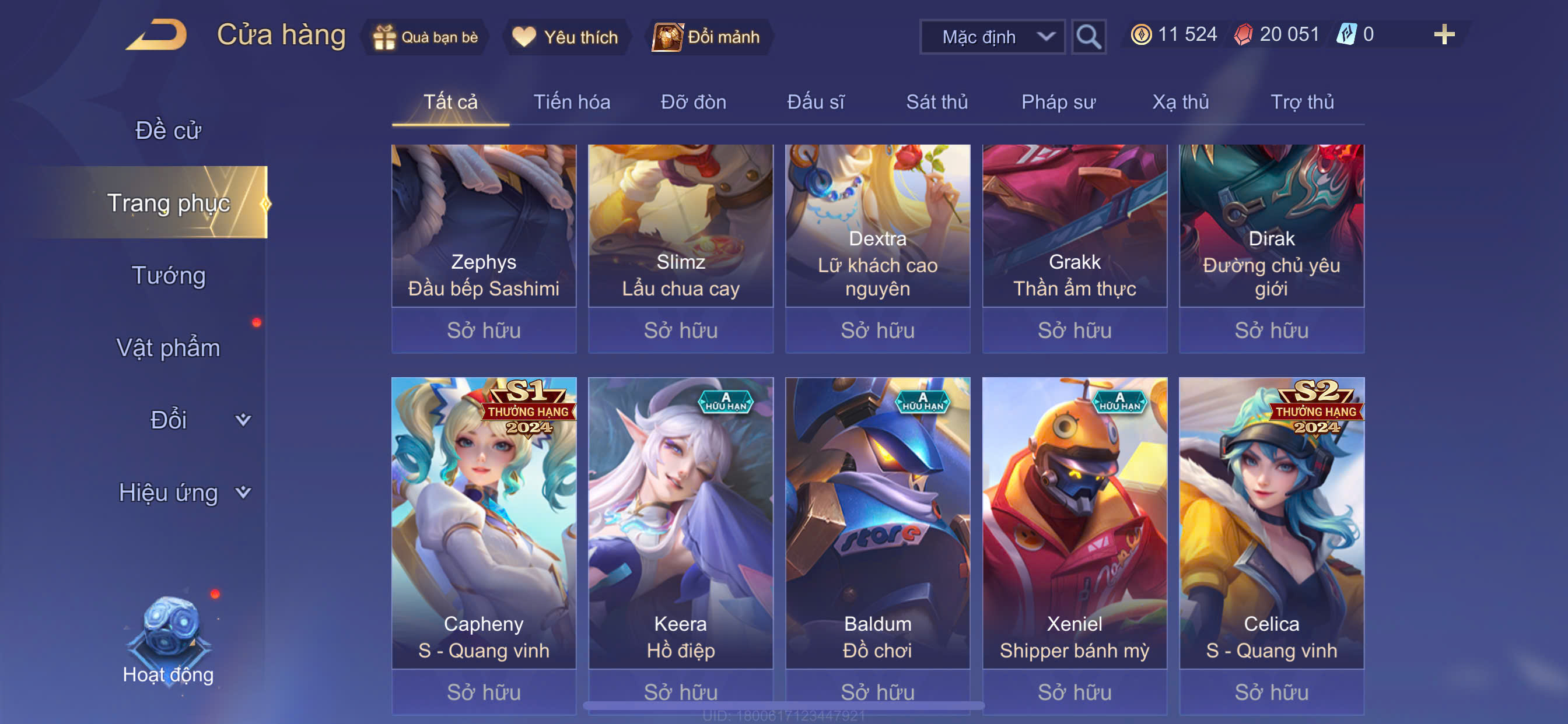Select the Pháp sư category tab
Image resolution: width=1568 pixels, height=724 pixels.
[1058, 101]
